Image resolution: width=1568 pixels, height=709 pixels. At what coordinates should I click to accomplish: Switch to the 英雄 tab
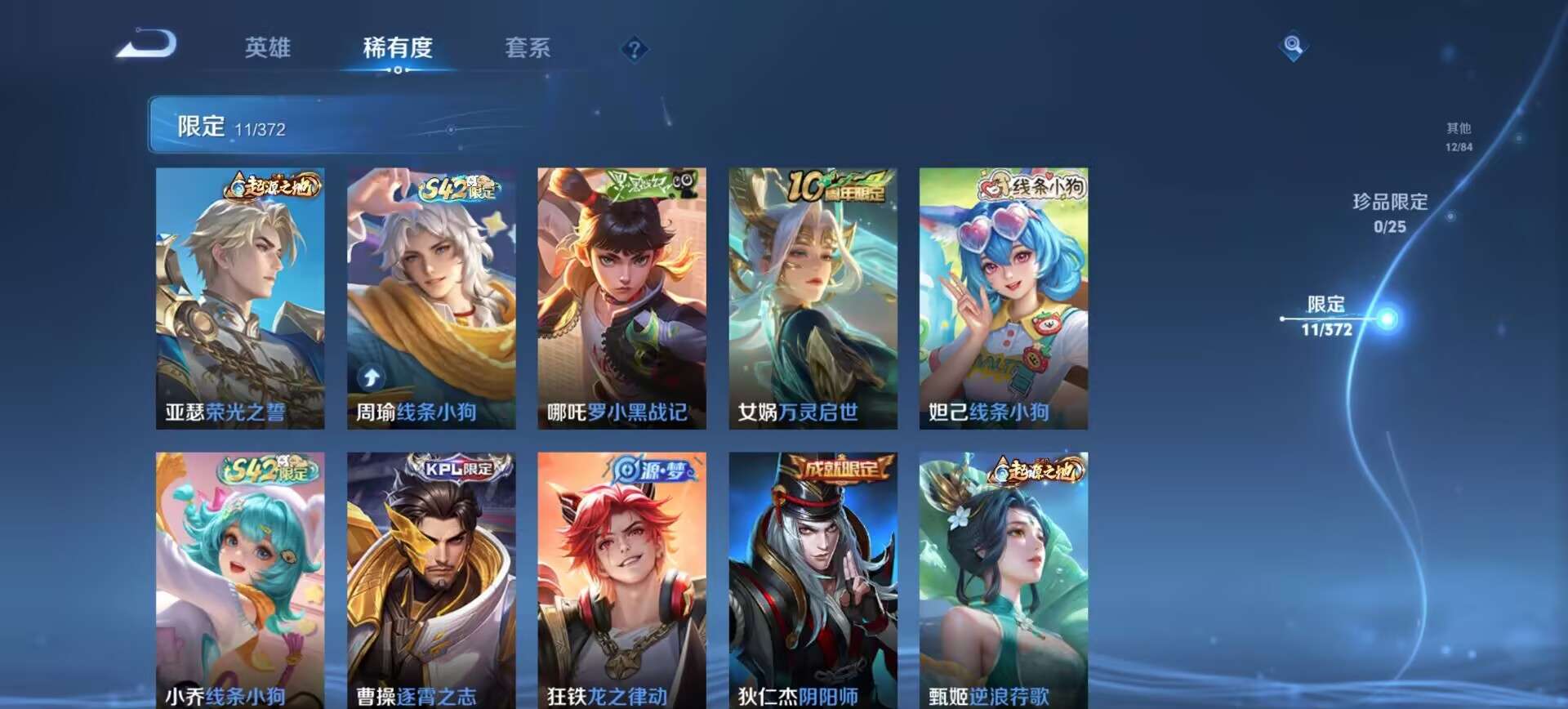269,48
